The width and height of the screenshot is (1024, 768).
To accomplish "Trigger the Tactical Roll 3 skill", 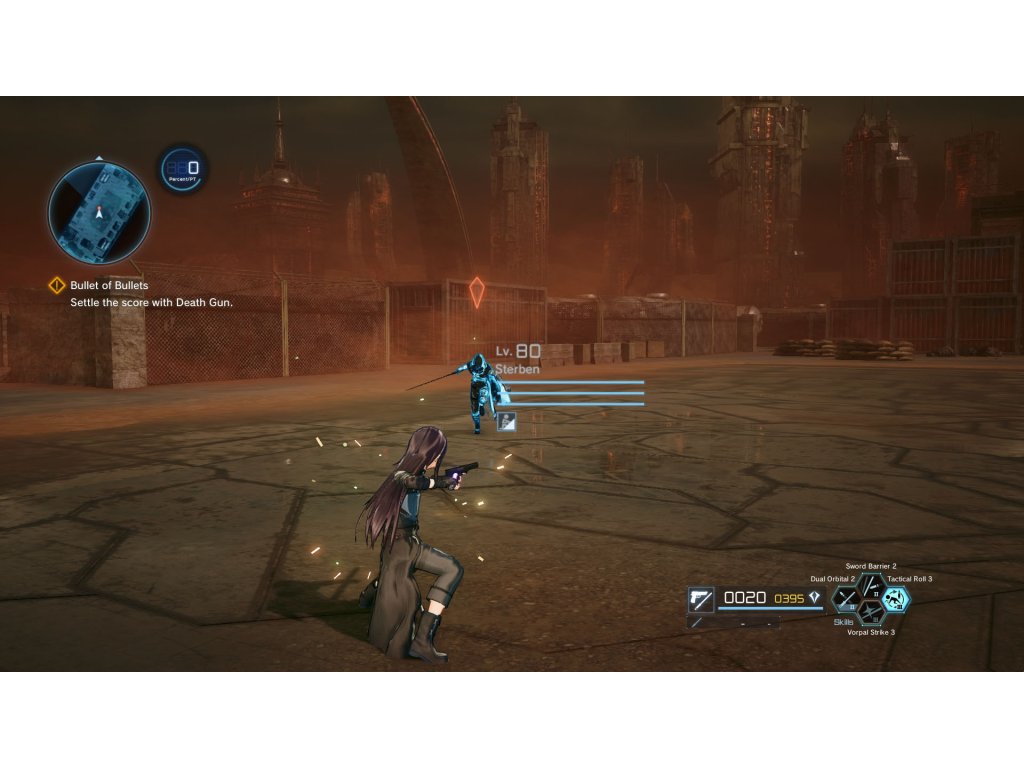I will (x=895, y=599).
